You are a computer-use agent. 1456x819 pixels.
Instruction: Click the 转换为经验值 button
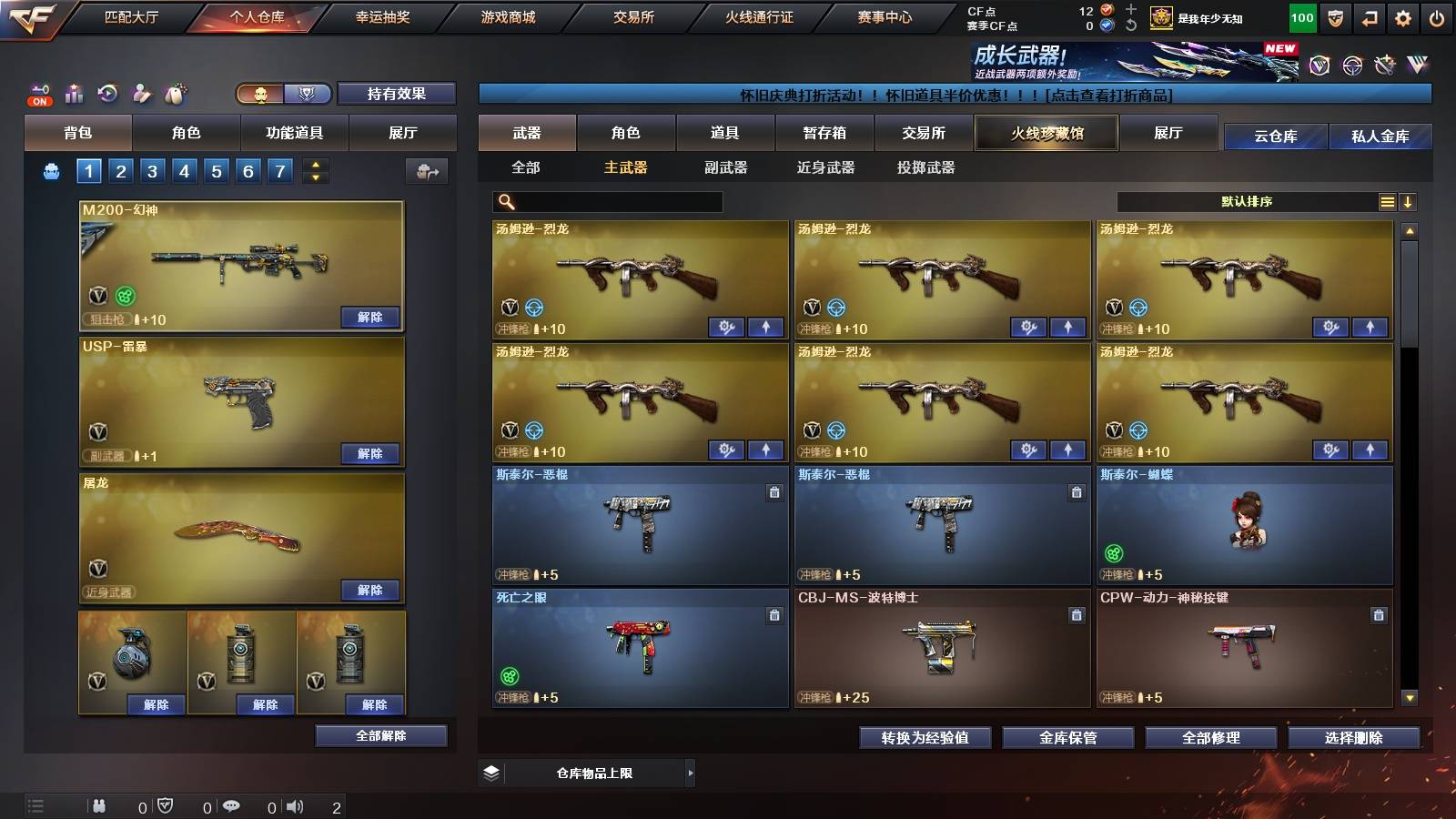coord(925,738)
